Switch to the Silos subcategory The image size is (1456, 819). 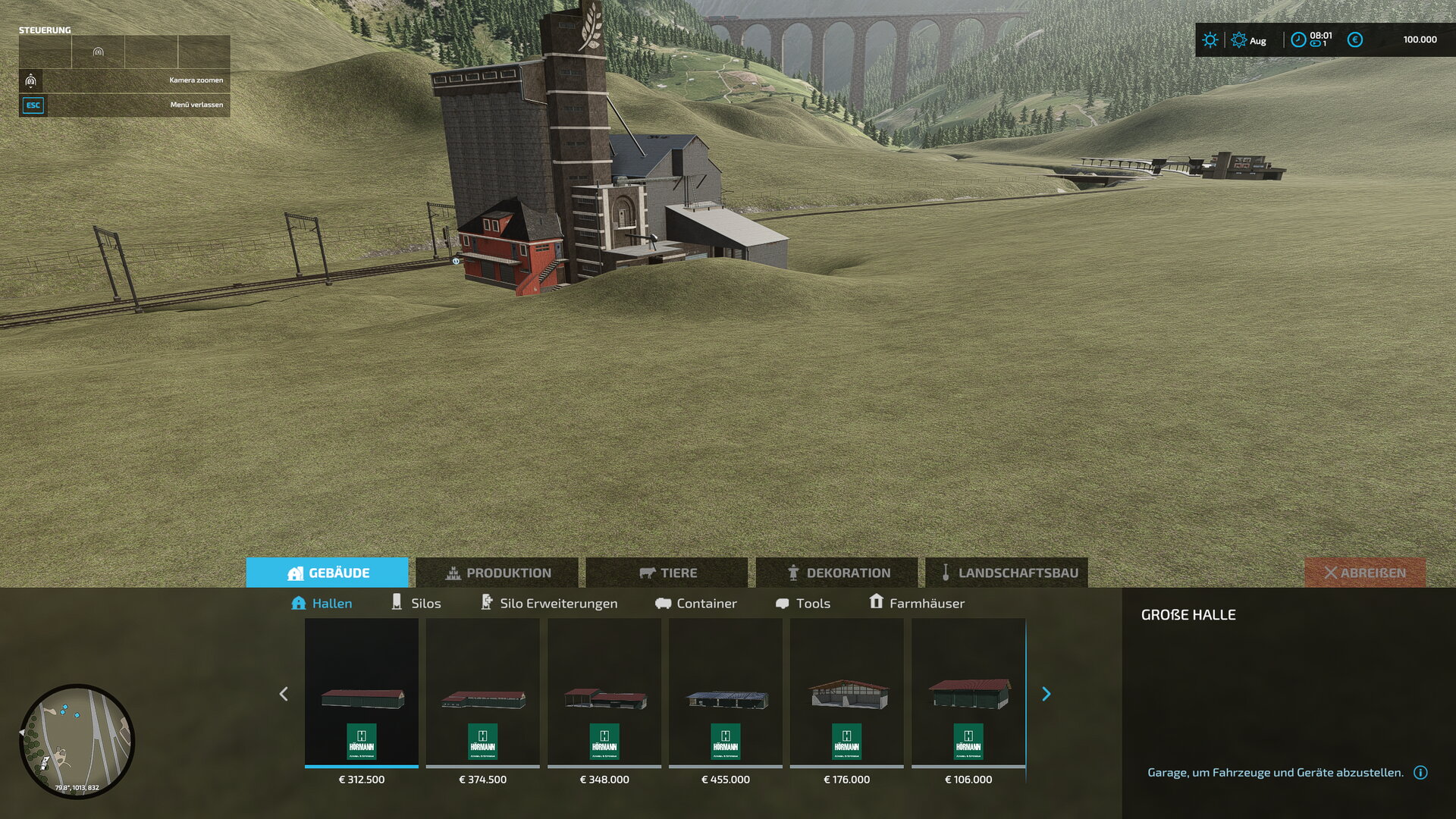[x=416, y=603]
